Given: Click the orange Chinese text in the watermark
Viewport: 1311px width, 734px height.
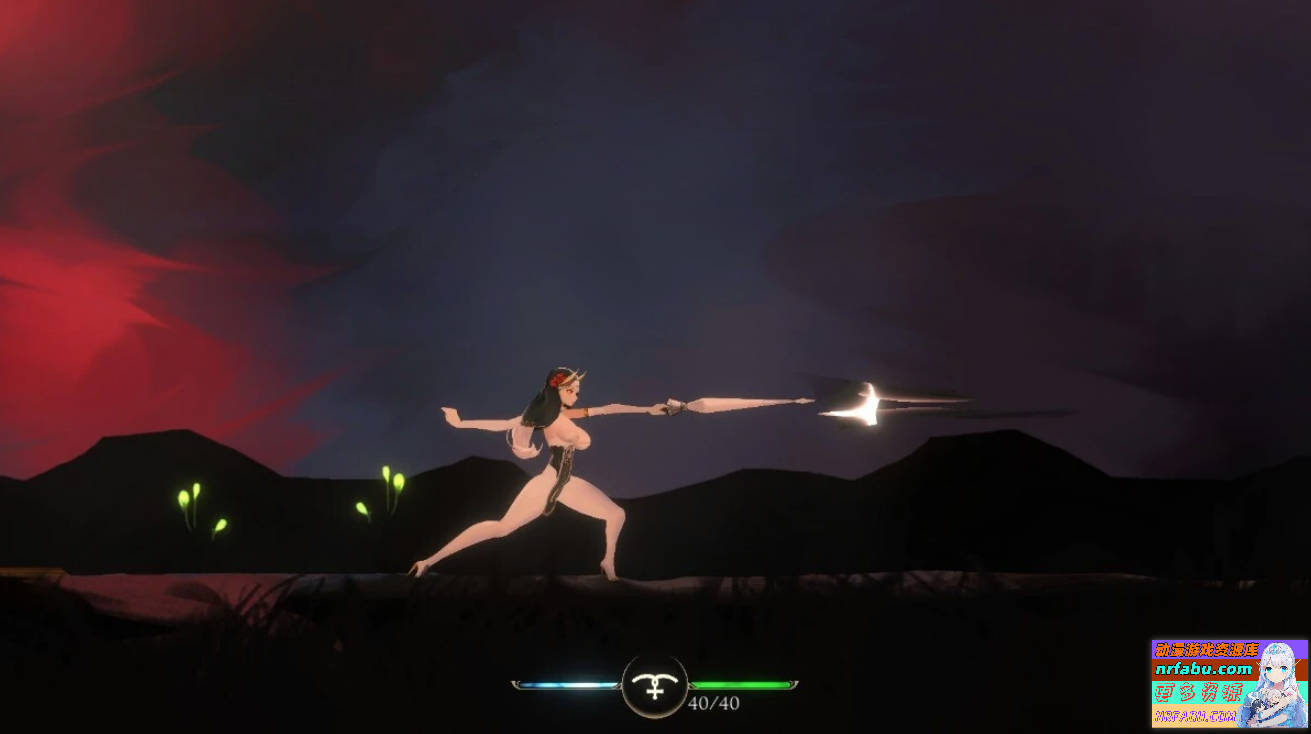Looking at the screenshot, I should [x=1205, y=649].
